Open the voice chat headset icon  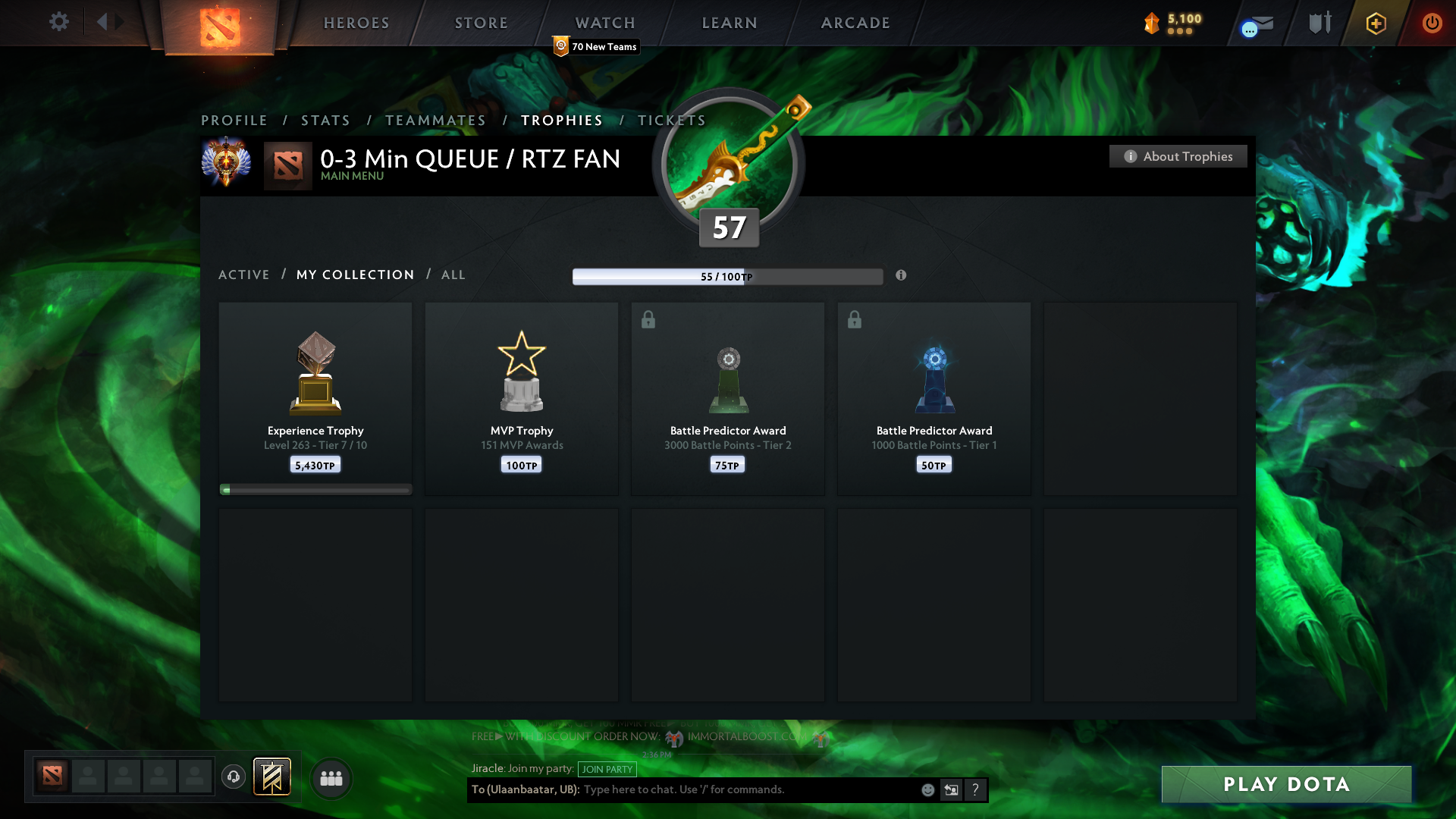233,777
